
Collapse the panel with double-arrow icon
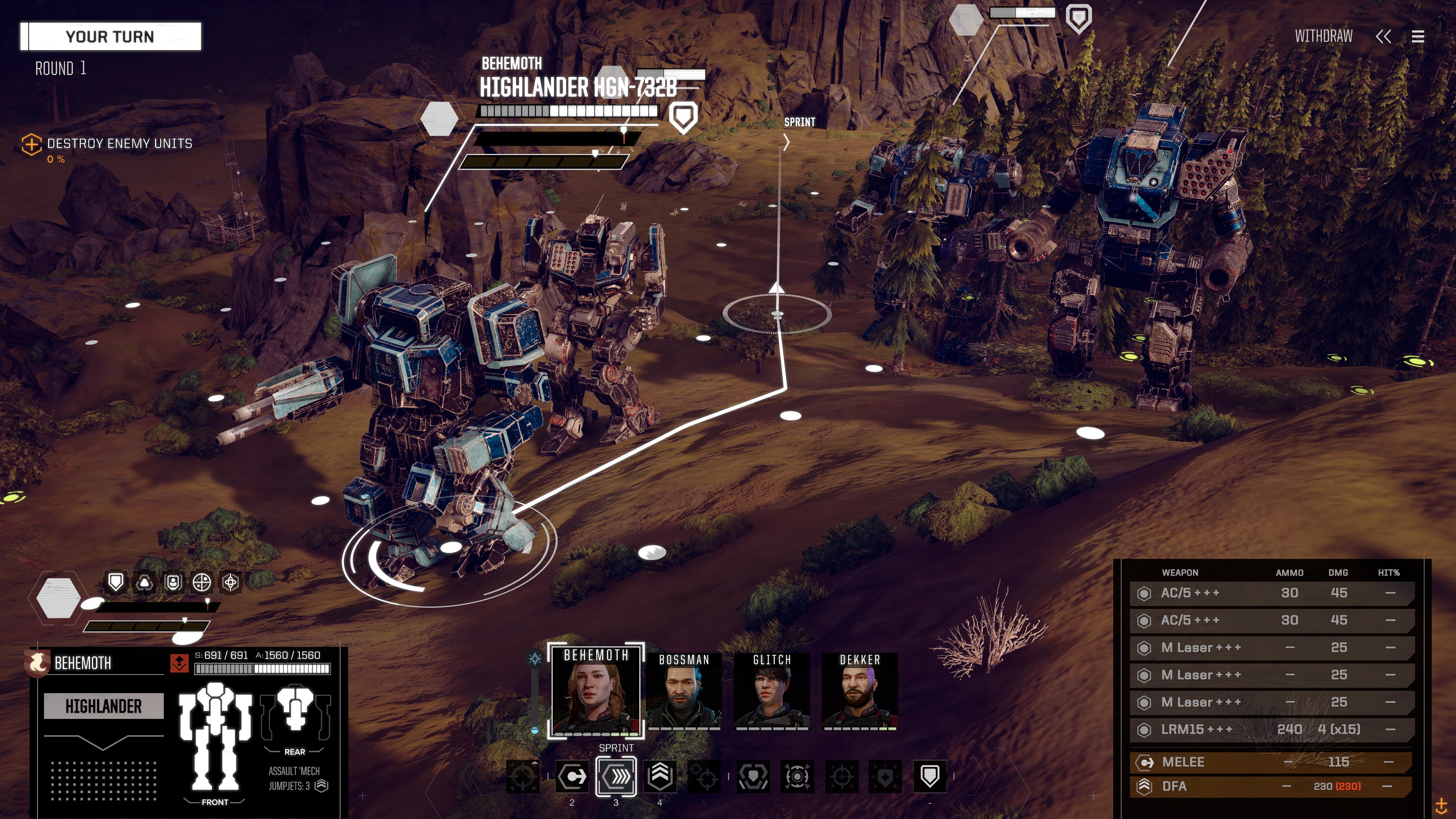pyautogui.click(x=1383, y=37)
